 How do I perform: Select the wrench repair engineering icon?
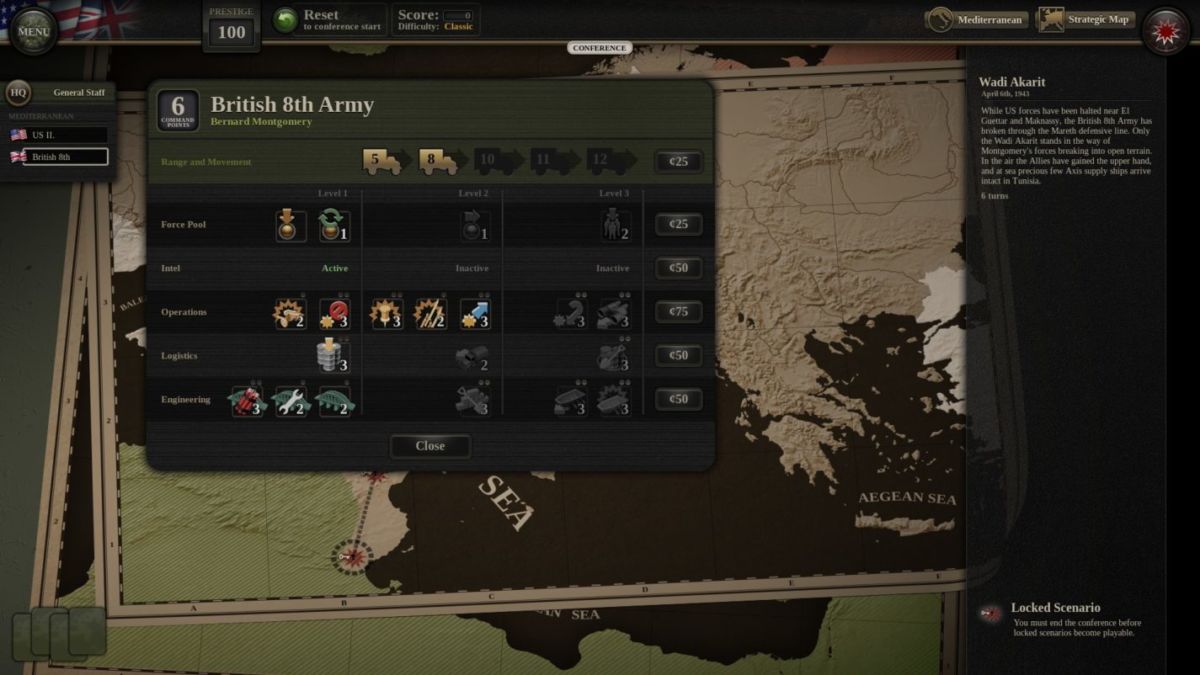(x=290, y=401)
